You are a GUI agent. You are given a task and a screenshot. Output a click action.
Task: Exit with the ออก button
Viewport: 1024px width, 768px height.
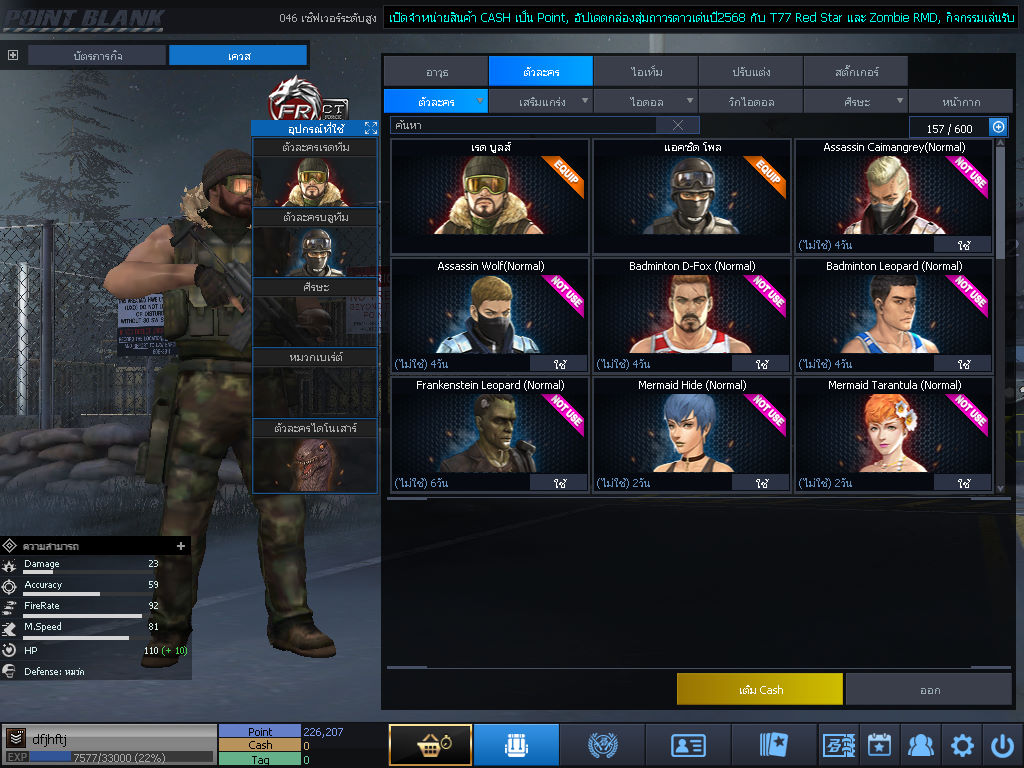[x=929, y=689]
